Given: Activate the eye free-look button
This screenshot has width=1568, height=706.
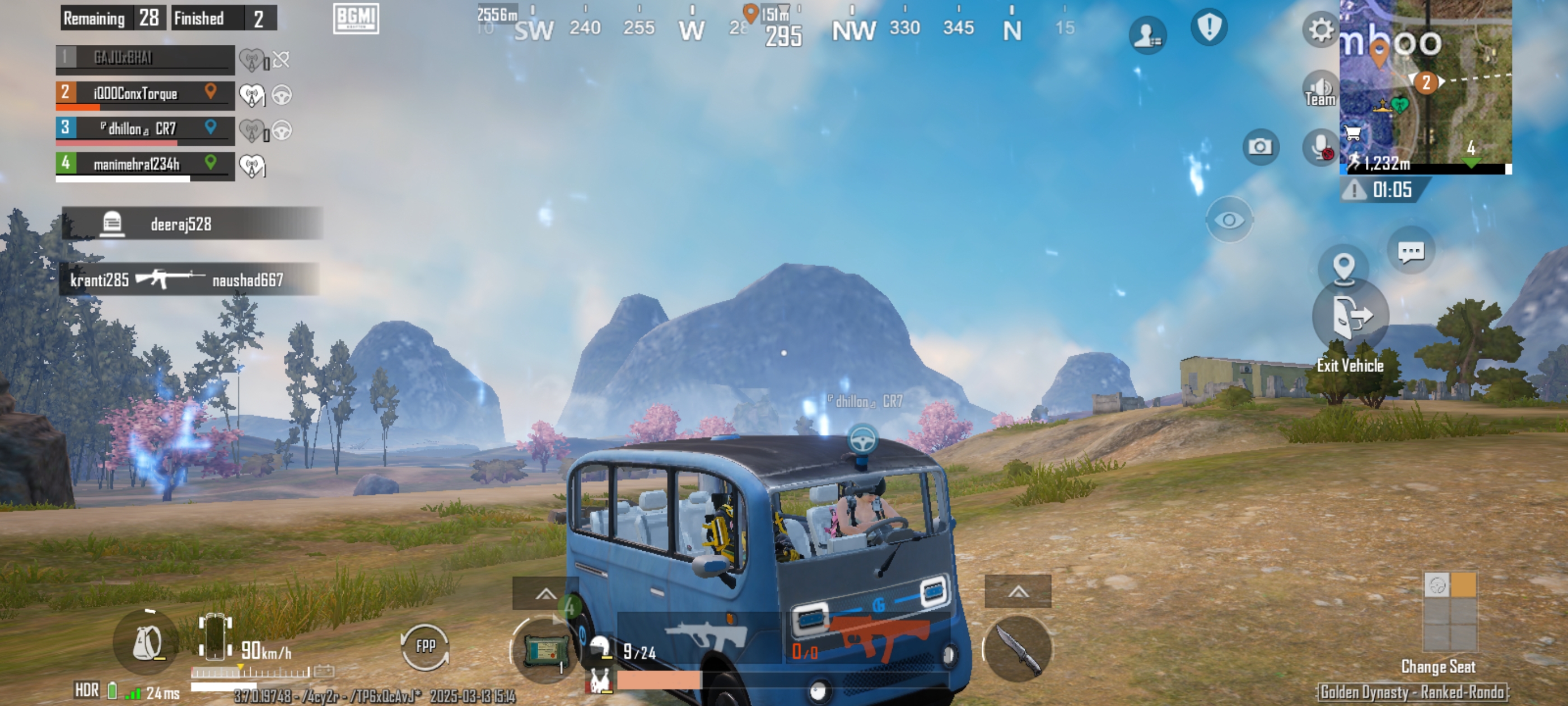Looking at the screenshot, I should 1229,220.
